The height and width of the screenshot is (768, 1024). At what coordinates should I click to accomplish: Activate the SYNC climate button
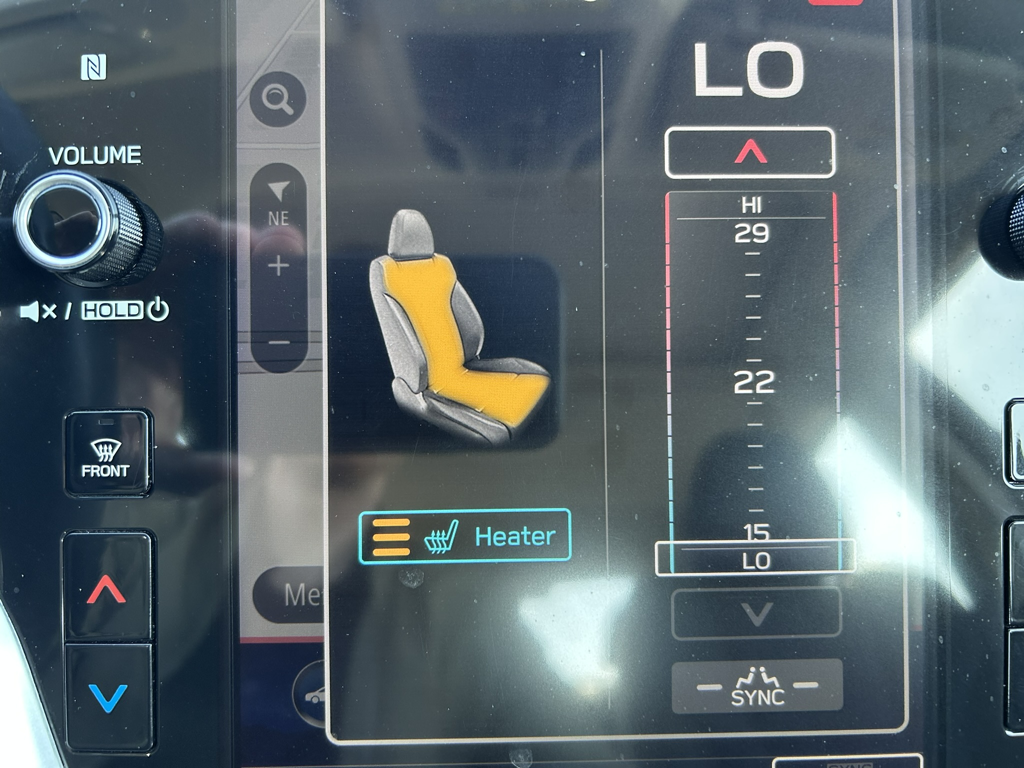point(757,687)
